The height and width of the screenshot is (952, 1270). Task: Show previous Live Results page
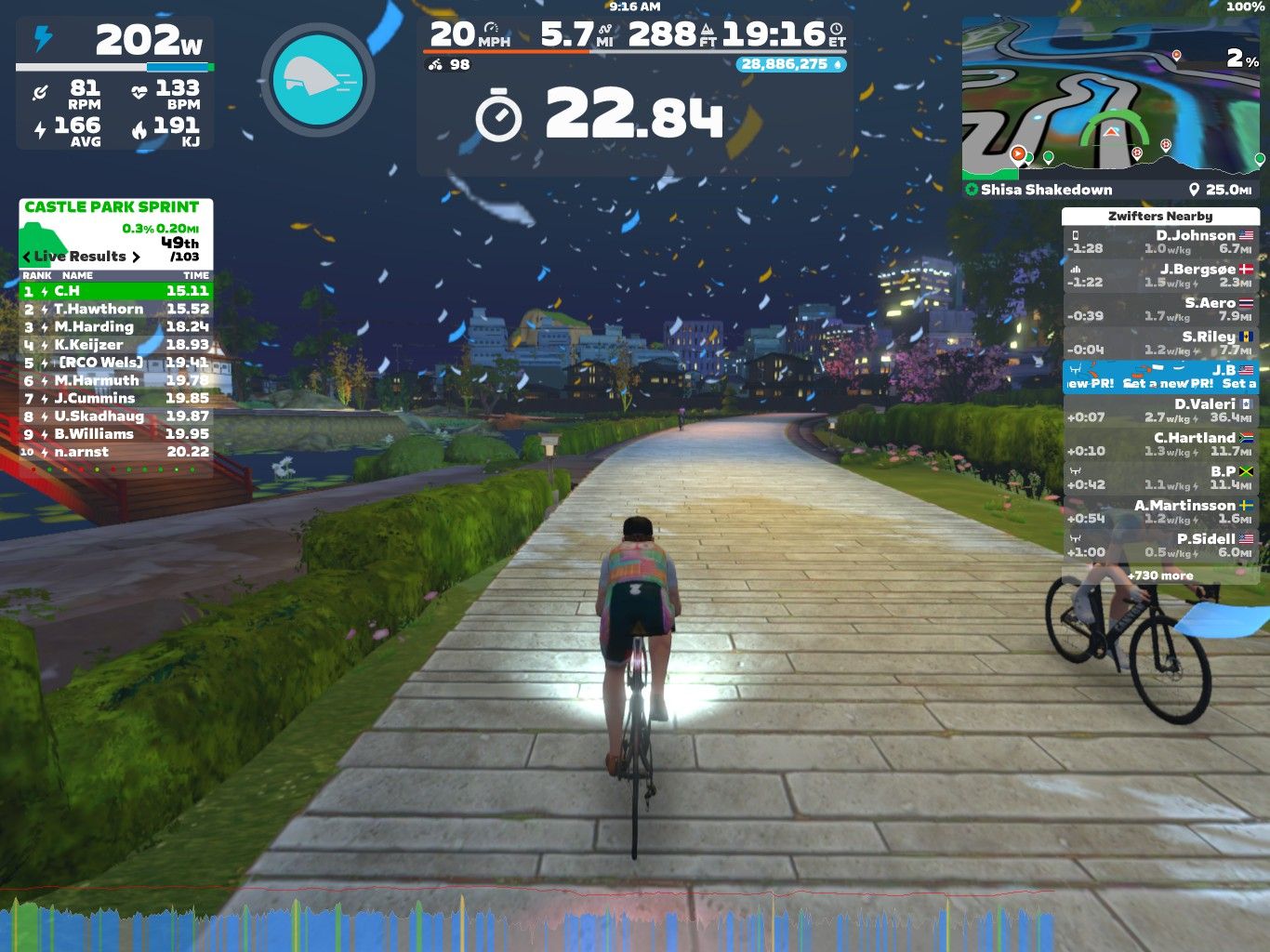(x=27, y=257)
